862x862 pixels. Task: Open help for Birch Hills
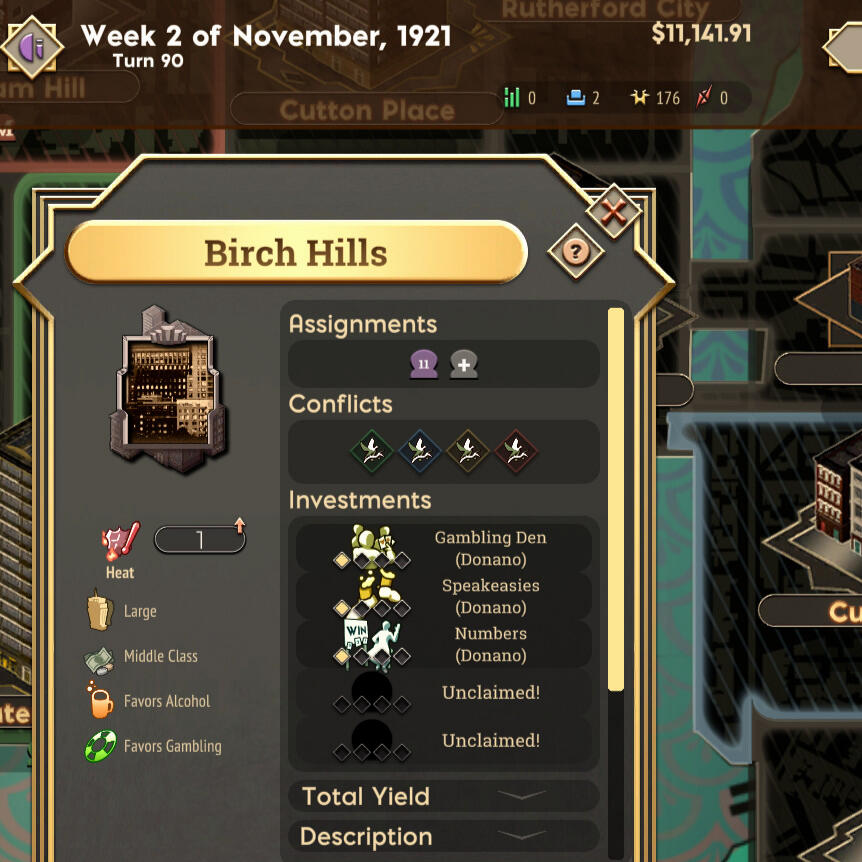pos(575,251)
